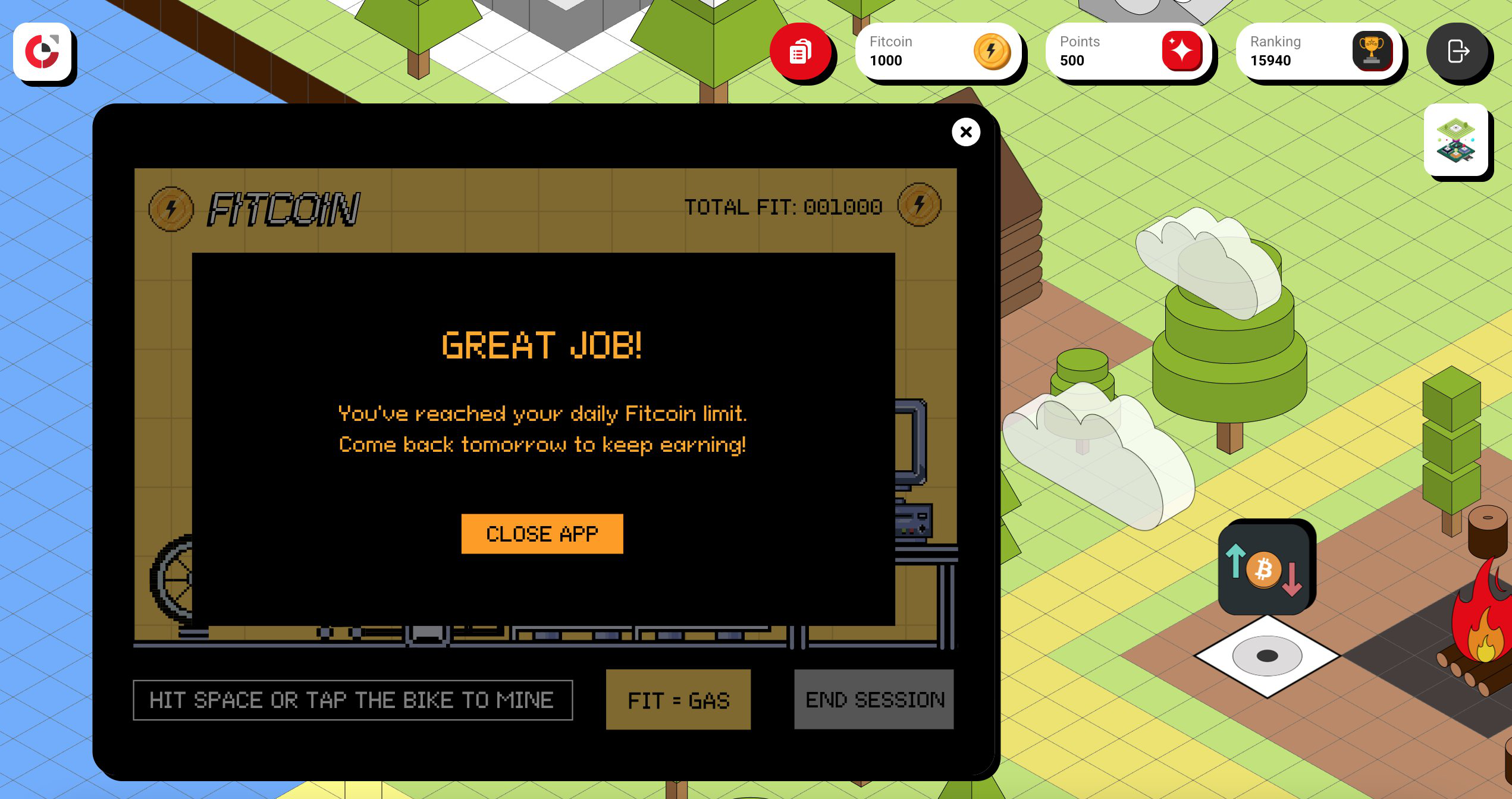Open the Fitcoin balance panel

click(x=938, y=52)
